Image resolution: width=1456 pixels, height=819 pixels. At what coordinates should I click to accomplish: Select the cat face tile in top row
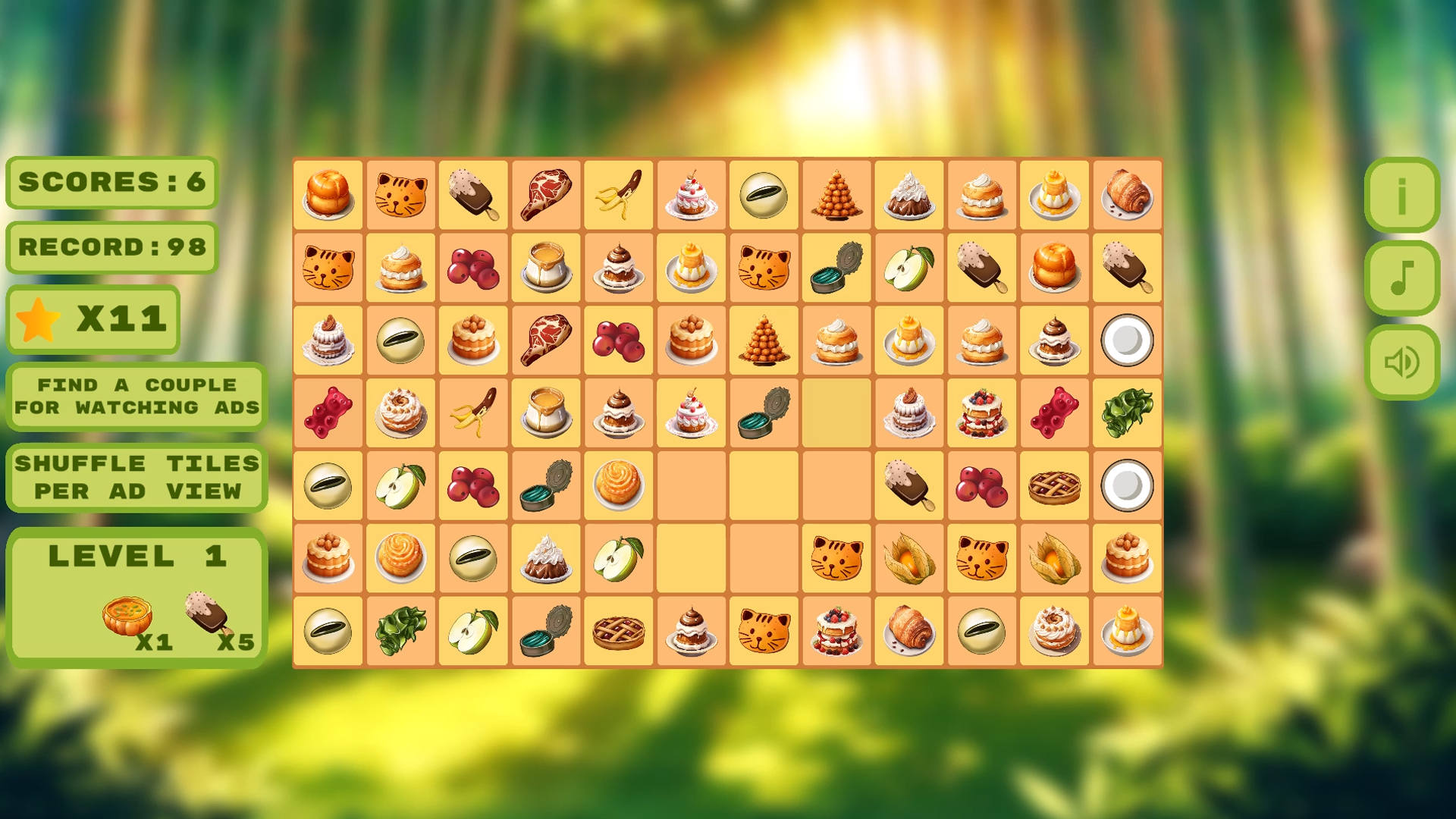pyautogui.click(x=400, y=195)
